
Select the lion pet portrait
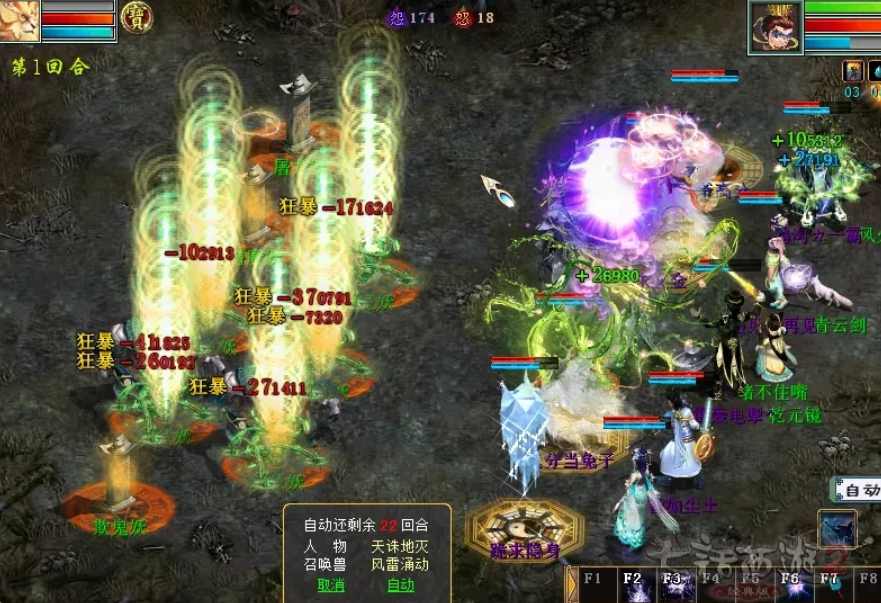pyautogui.click(x=20, y=20)
